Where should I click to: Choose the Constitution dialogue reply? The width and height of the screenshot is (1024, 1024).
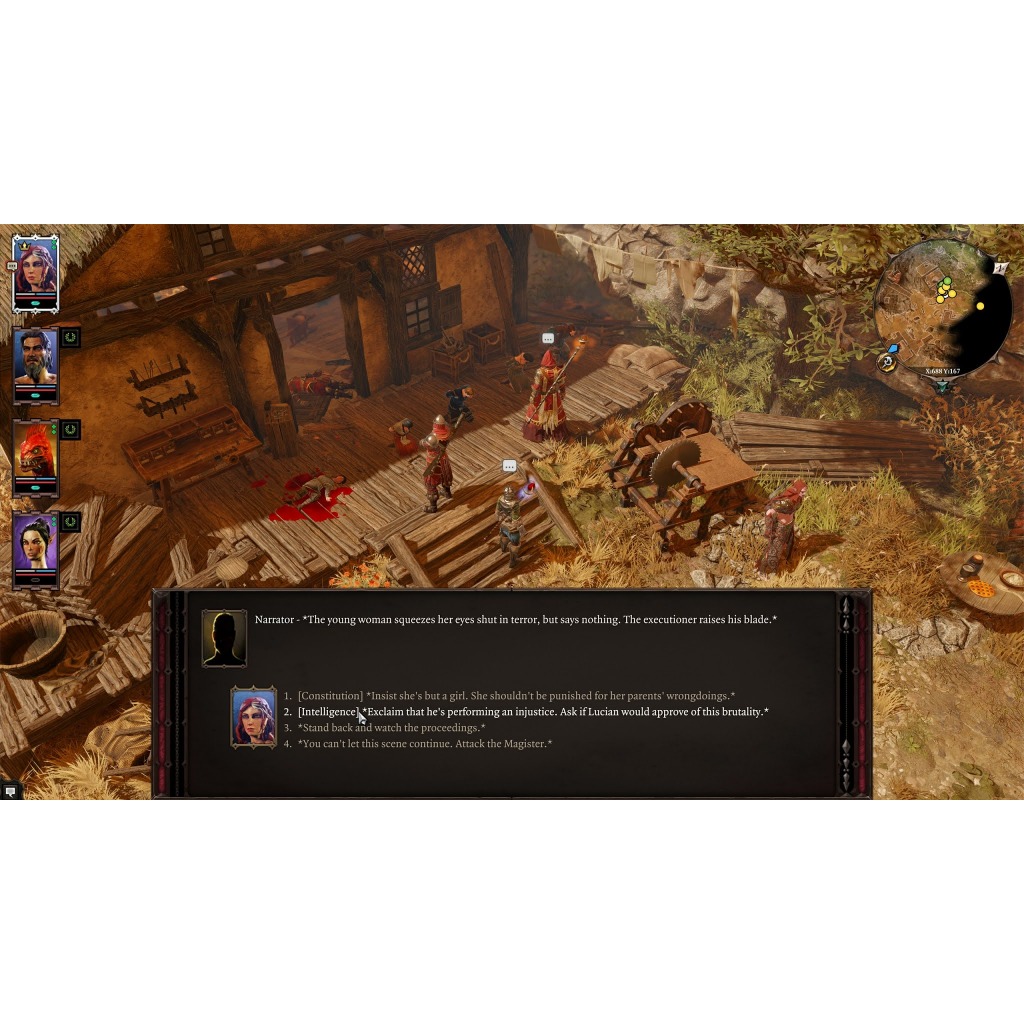click(x=515, y=696)
